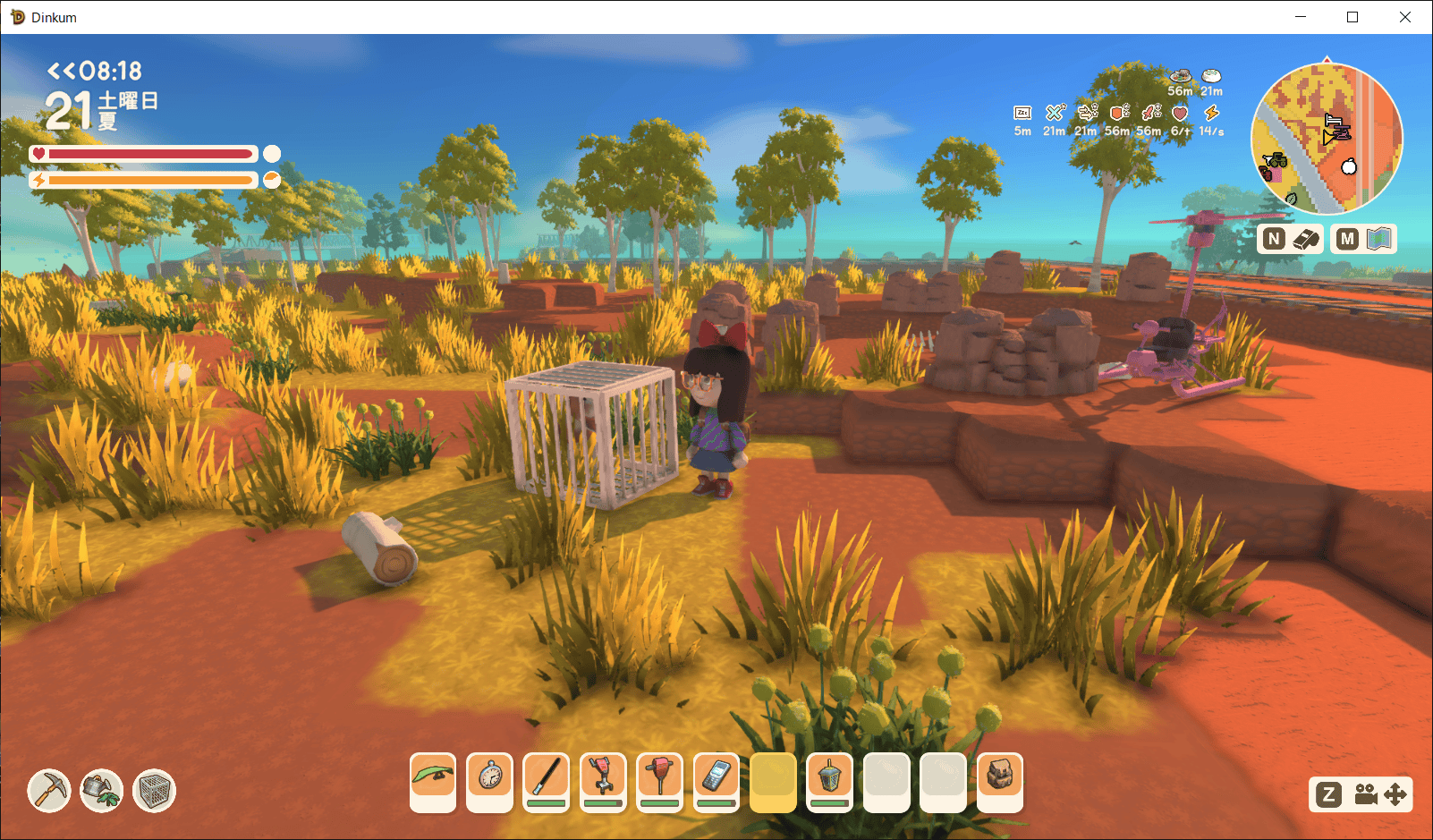This screenshot has height=840, width=1433.
Task: Click the pickaxe round icon
Action: 49,791
